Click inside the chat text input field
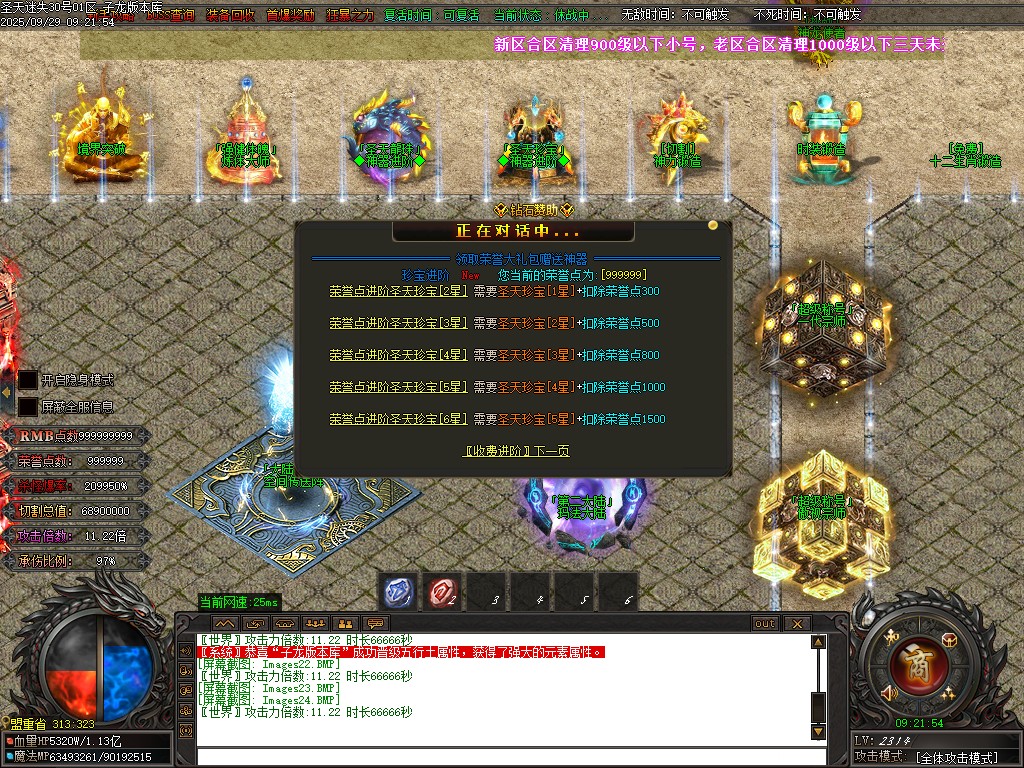Screen dimensions: 1024x768 500,756
